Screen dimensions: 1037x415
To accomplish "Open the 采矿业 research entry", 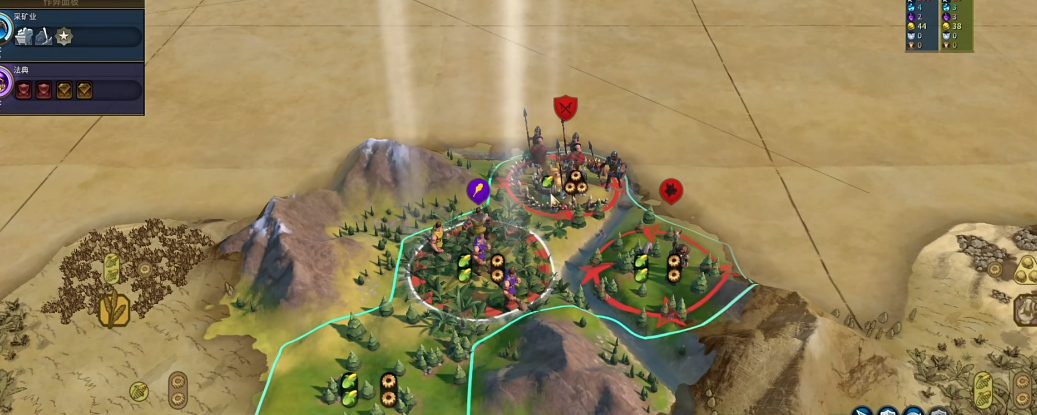I will (26, 16).
